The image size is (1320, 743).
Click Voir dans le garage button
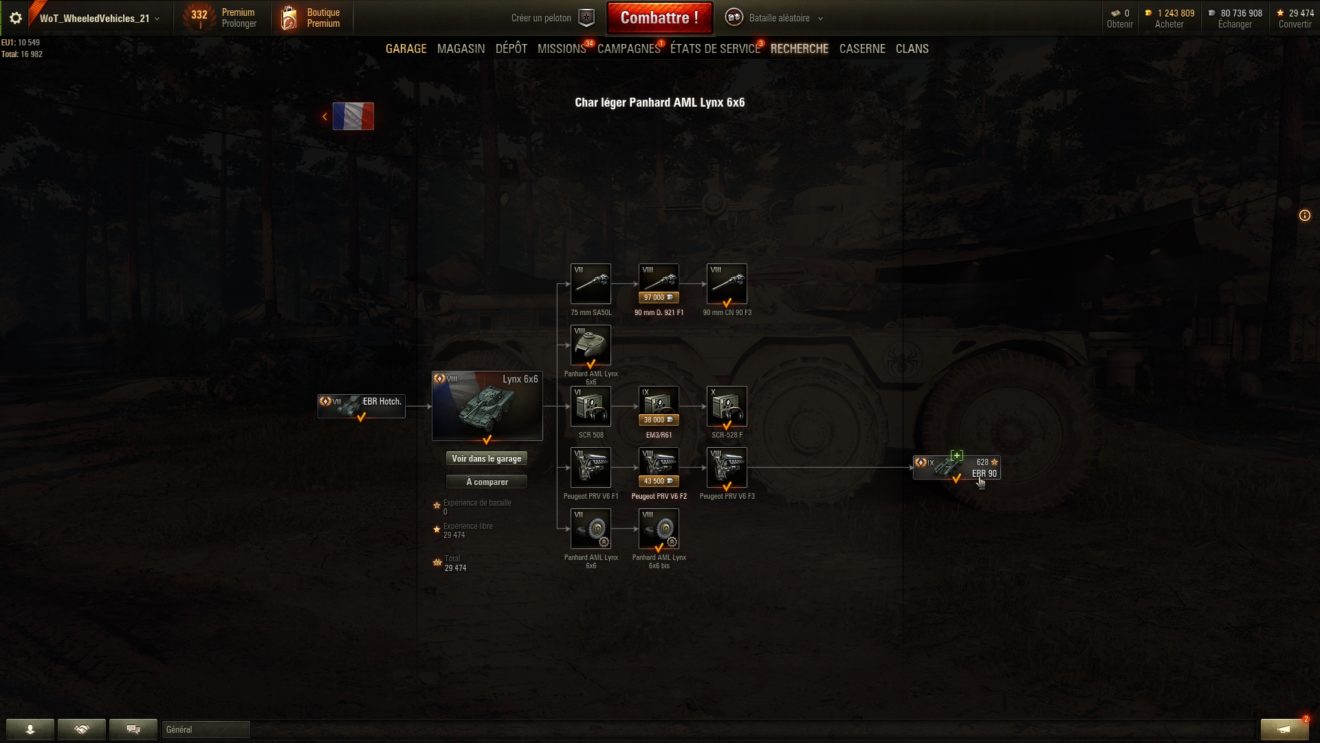(486, 458)
